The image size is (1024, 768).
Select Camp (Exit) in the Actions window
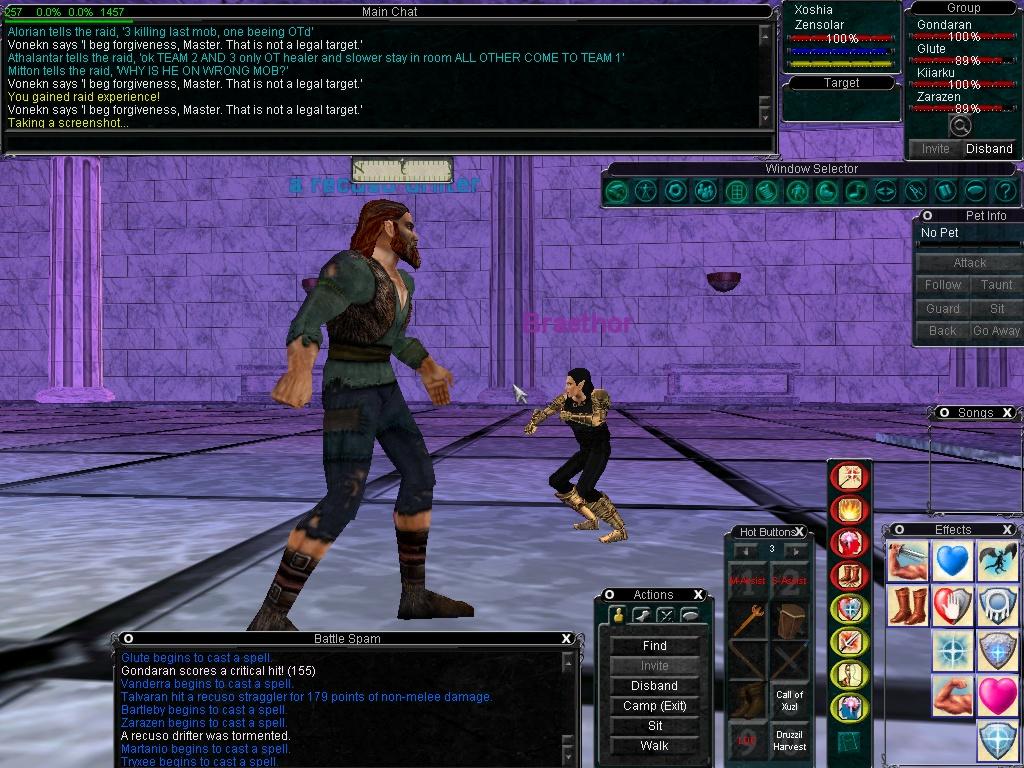pyautogui.click(x=654, y=706)
